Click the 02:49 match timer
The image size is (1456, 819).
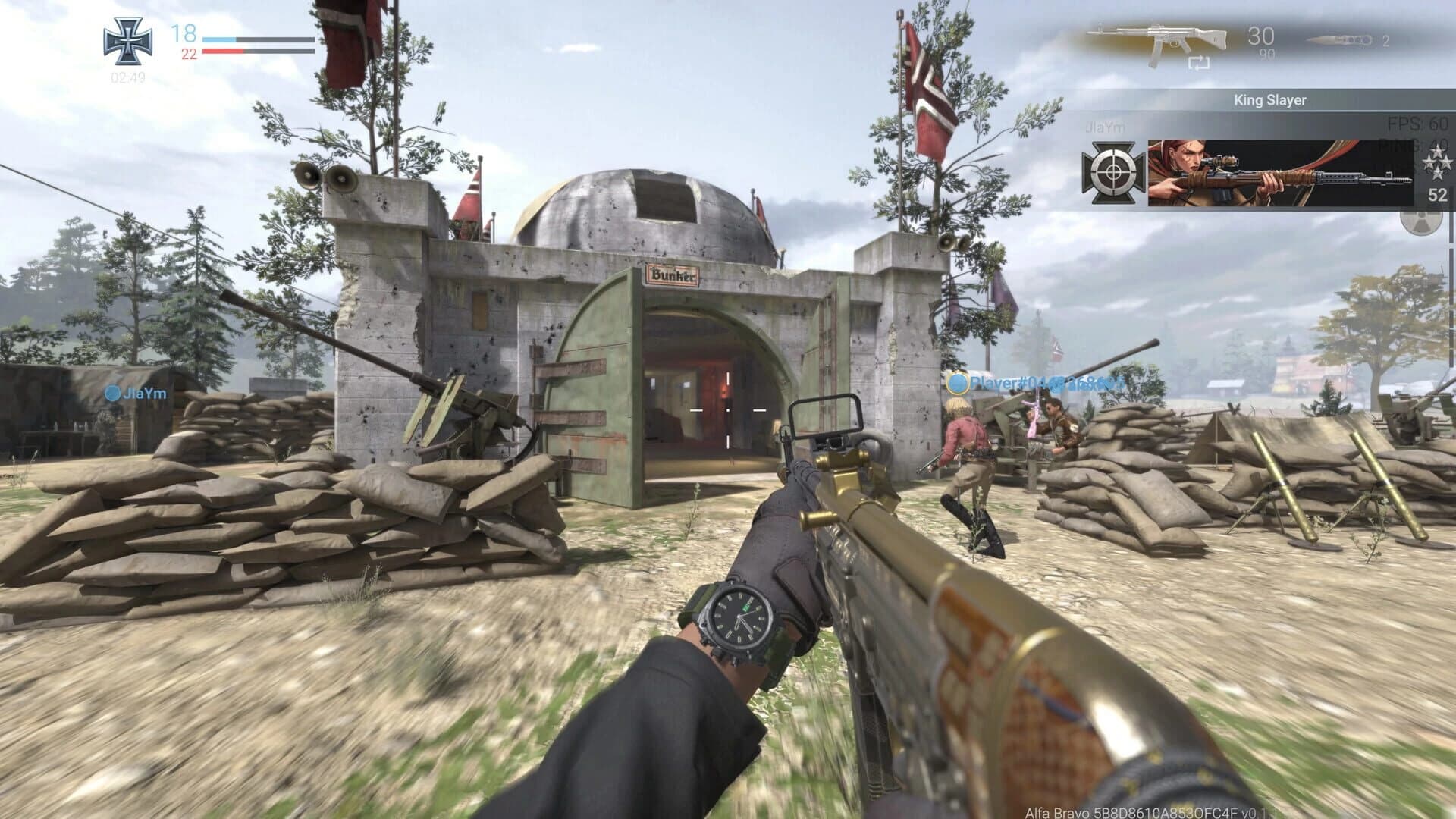pos(128,78)
